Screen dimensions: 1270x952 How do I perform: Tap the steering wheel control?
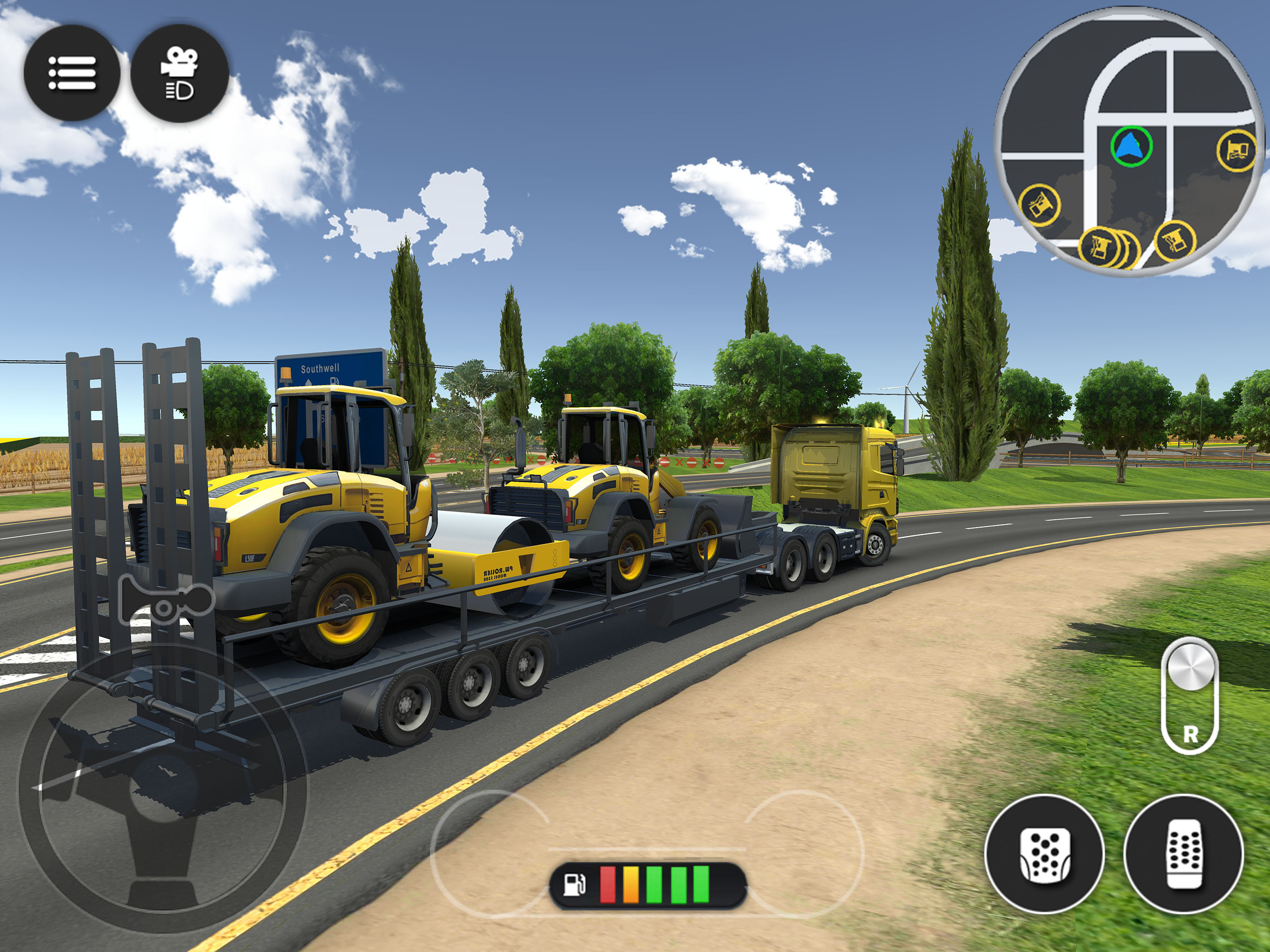click(x=163, y=788)
